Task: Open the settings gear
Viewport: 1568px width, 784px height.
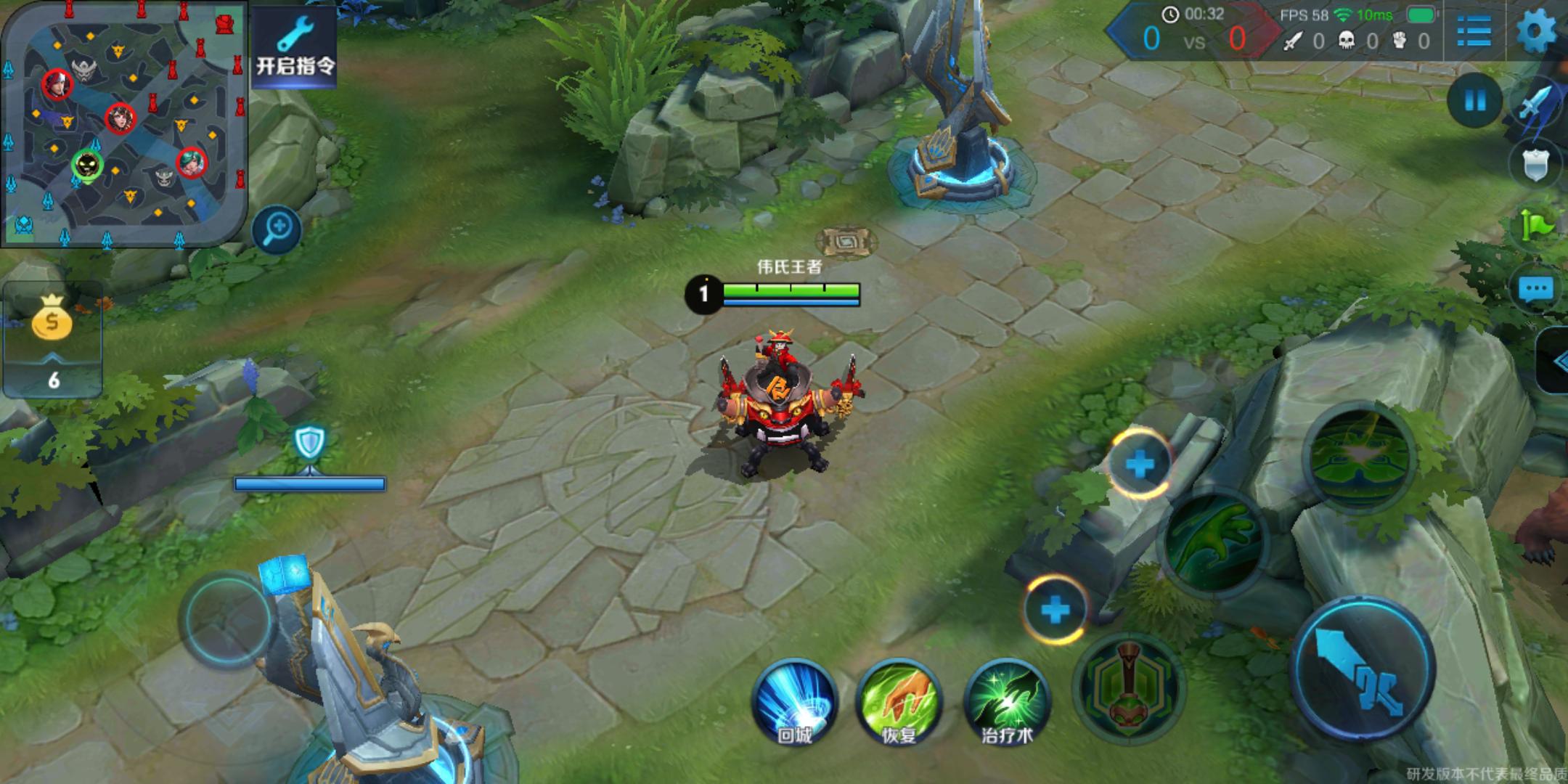Action: point(1538,31)
